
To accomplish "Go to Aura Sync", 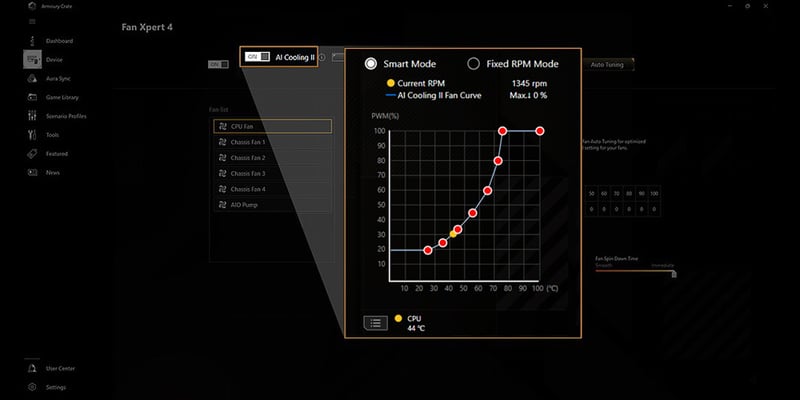I will point(59,78).
